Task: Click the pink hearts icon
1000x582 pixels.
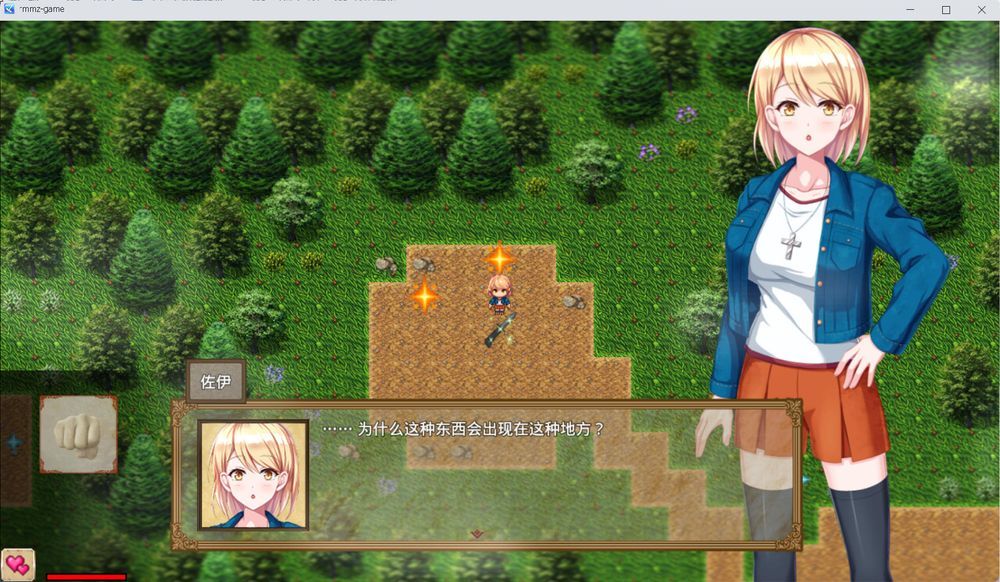Action: point(17,565)
